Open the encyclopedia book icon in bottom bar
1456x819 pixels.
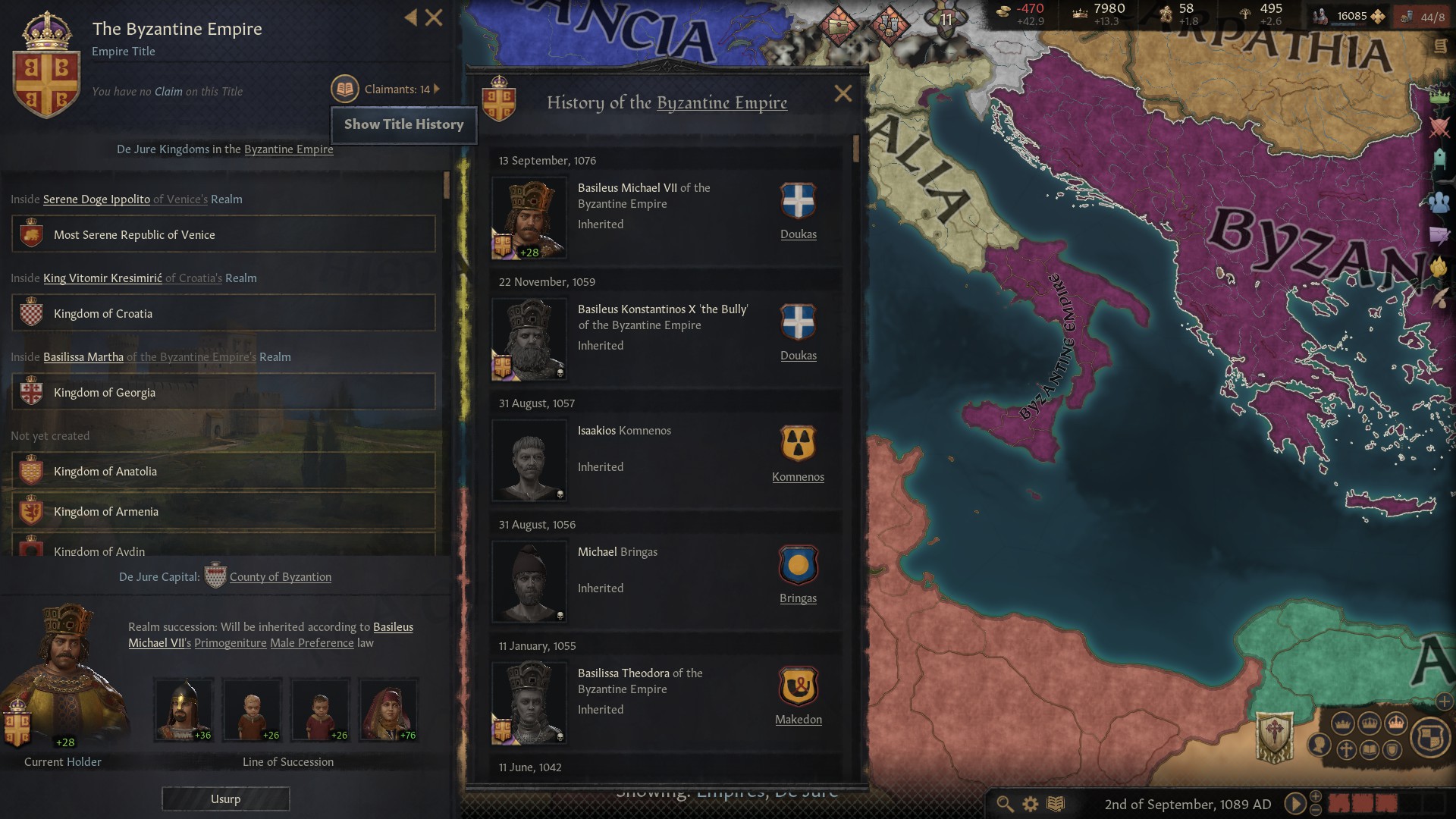point(1054,803)
